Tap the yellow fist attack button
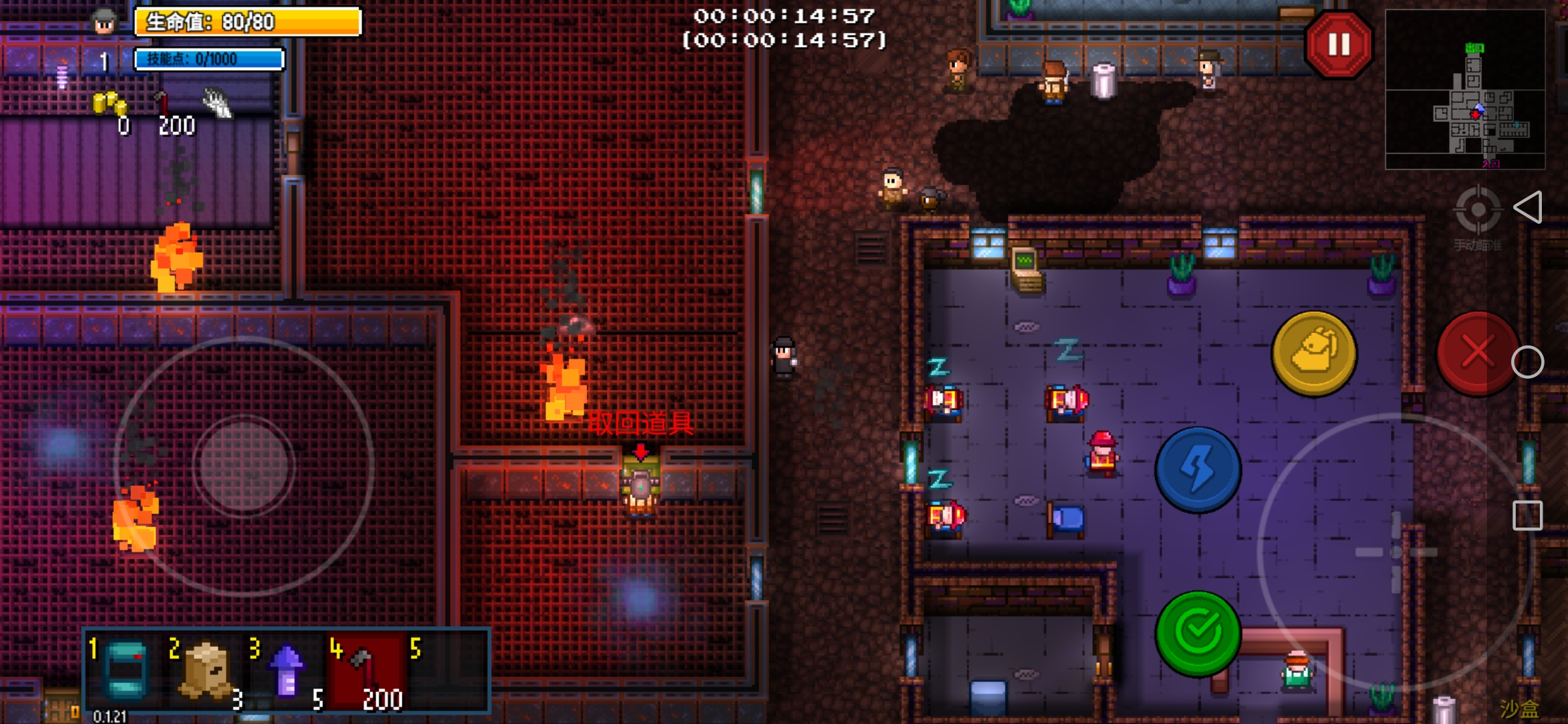1568x724 pixels. tap(1314, 353)
